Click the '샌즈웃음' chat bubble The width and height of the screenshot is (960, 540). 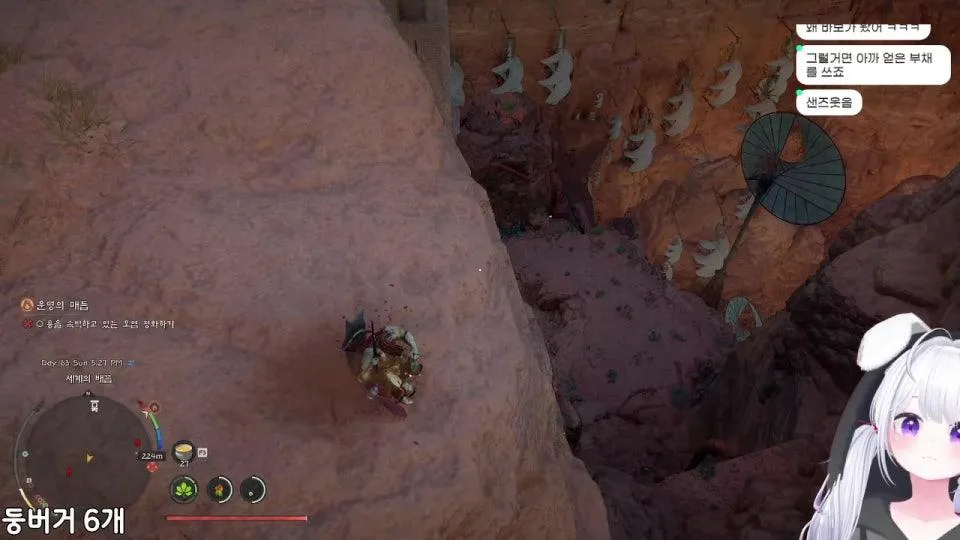(x=829, y=102)
